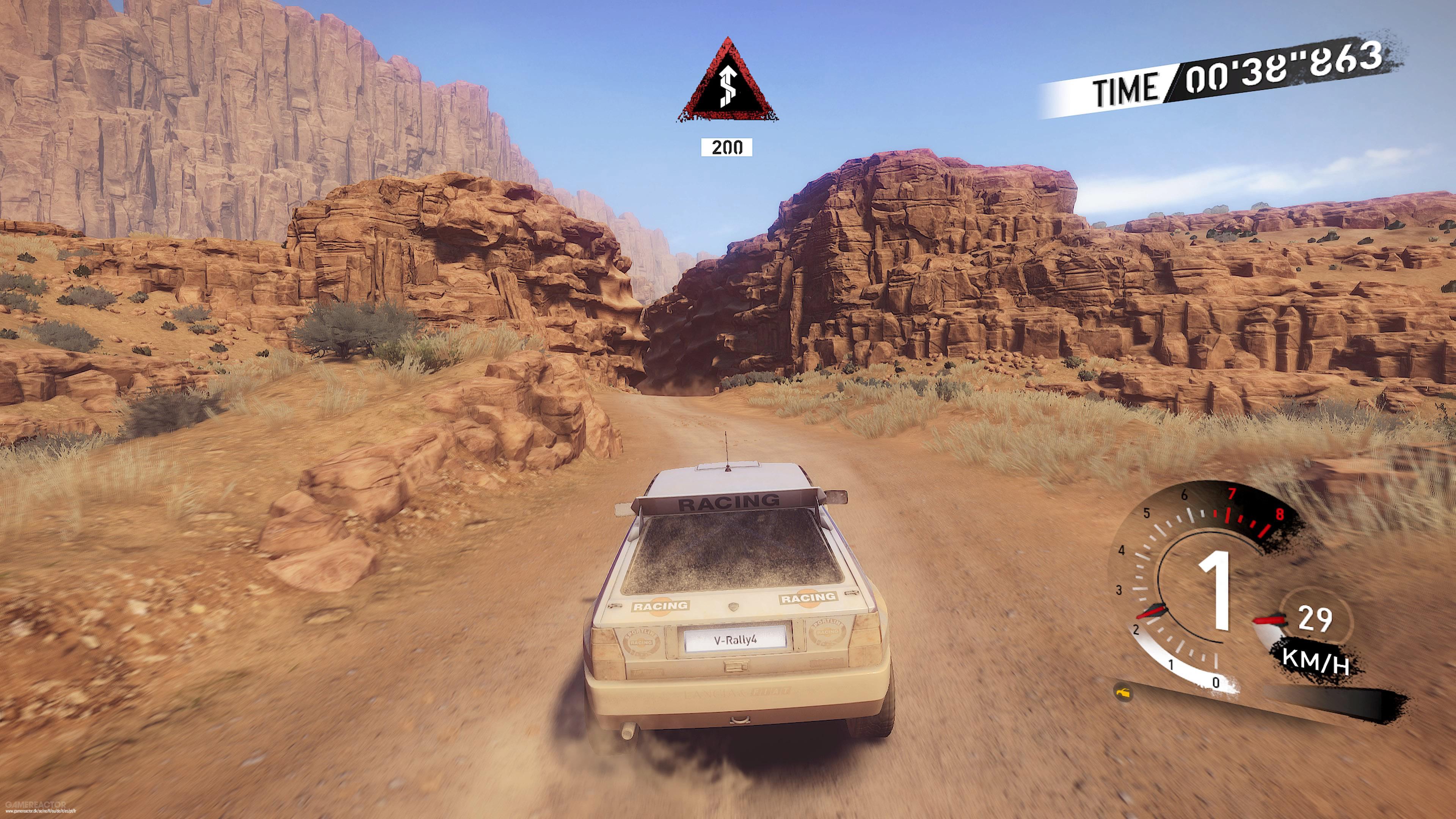This screenshot has width=1456, height=819.
Task: Click the gamereactor.dk URL text bottom left
Action: [41, 813]
